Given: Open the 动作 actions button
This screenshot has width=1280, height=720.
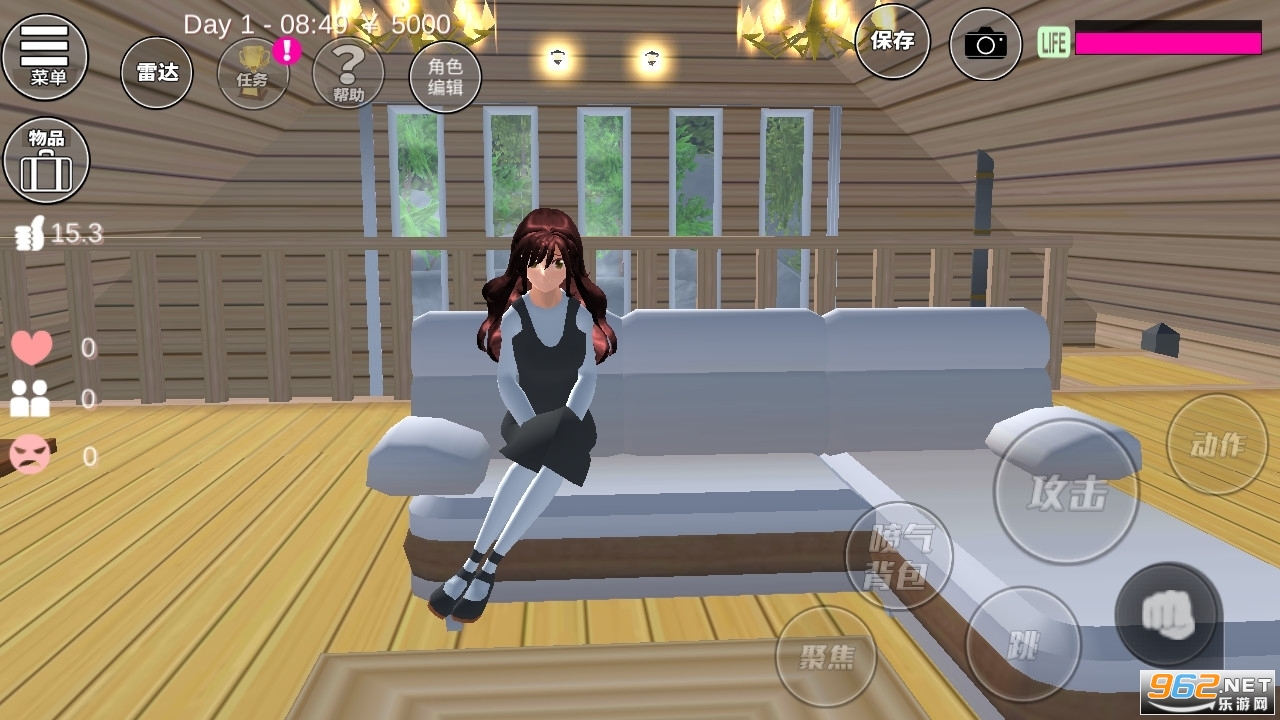Looking at the screenshot, I should point(1217,444).
